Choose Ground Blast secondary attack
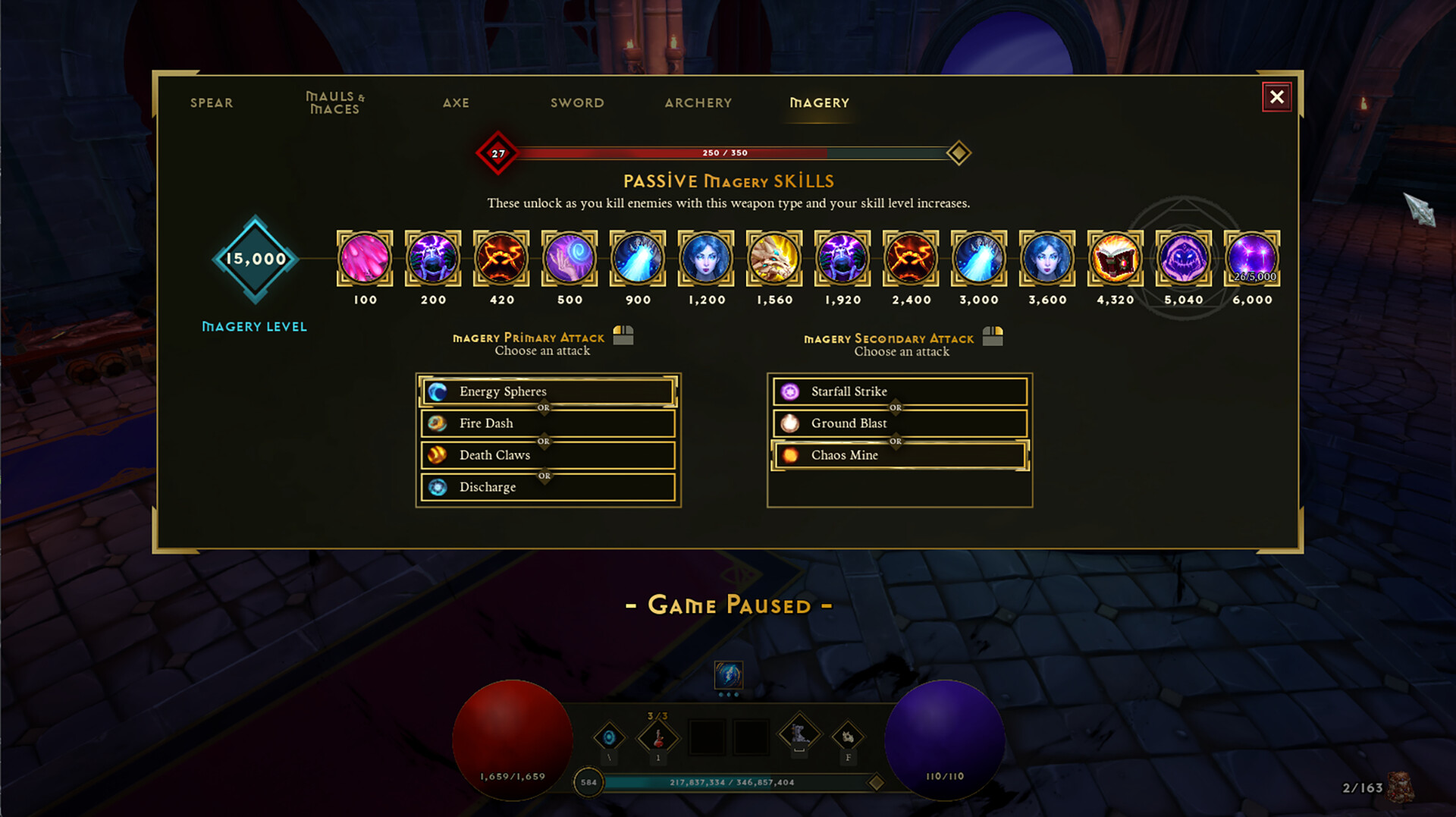This screenshot has width=1456, height=817. click(x=899, y=423)
